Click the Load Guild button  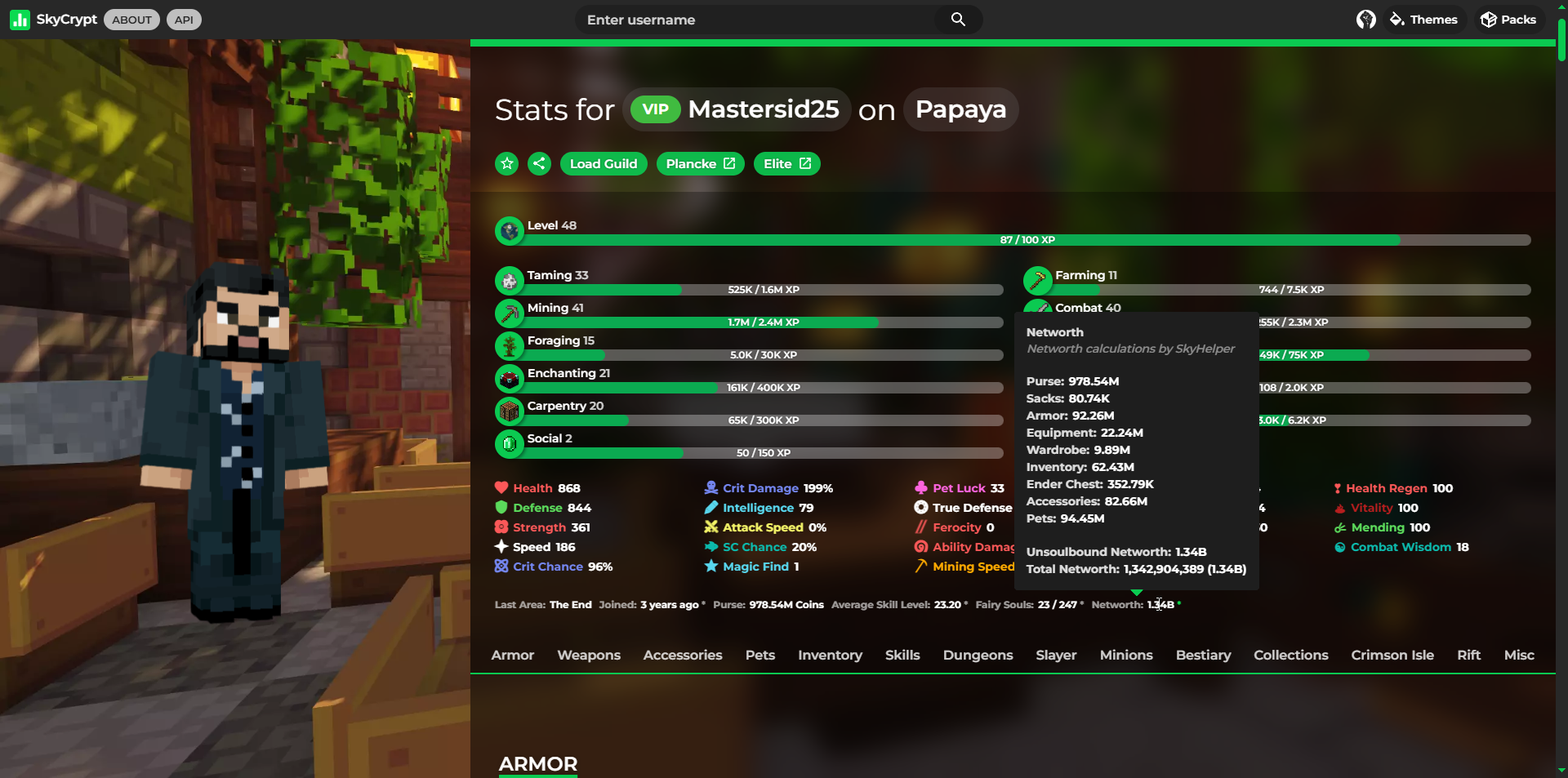pos(604,163)
